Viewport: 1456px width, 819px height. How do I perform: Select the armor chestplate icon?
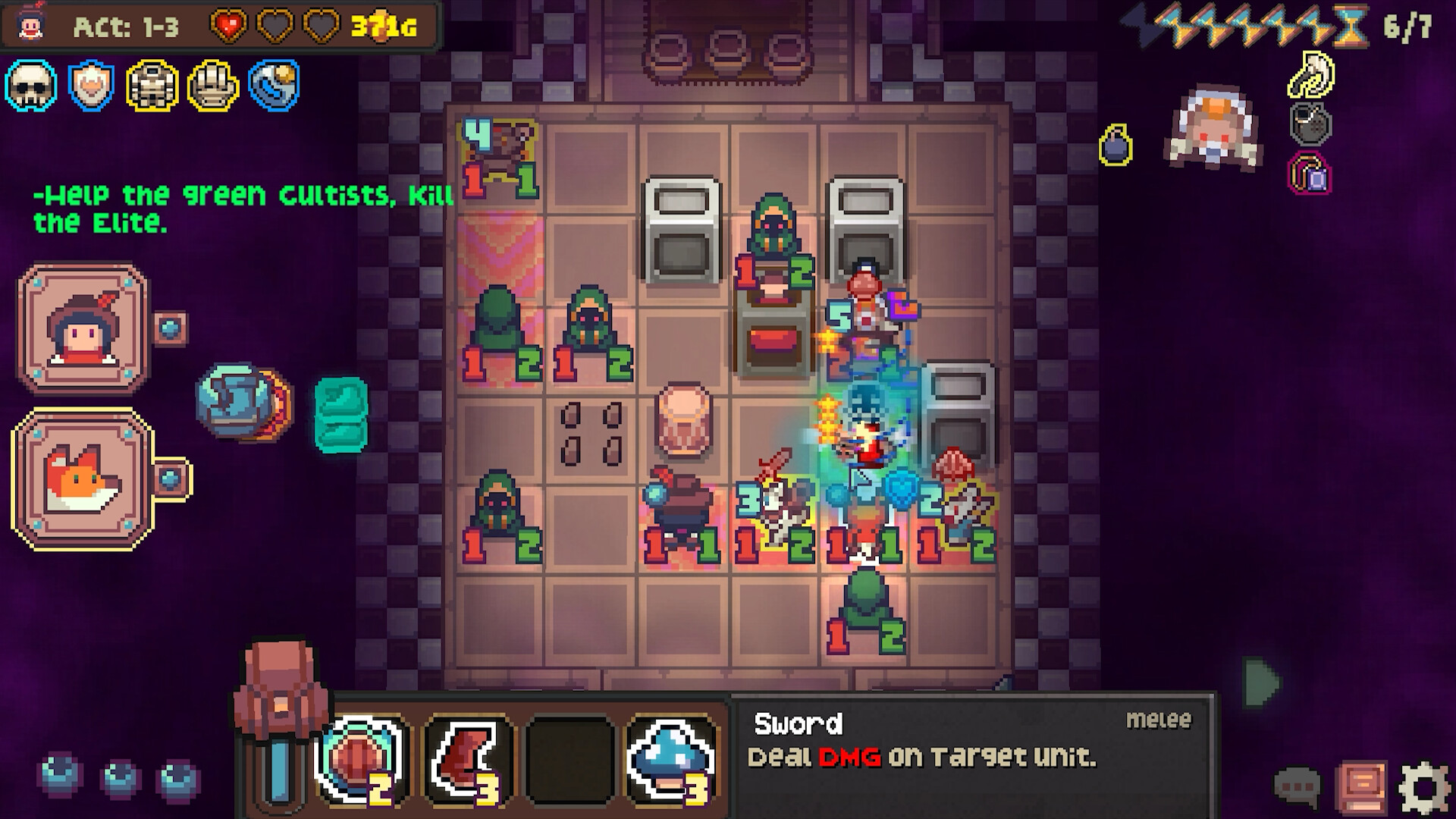click(151, 86)
